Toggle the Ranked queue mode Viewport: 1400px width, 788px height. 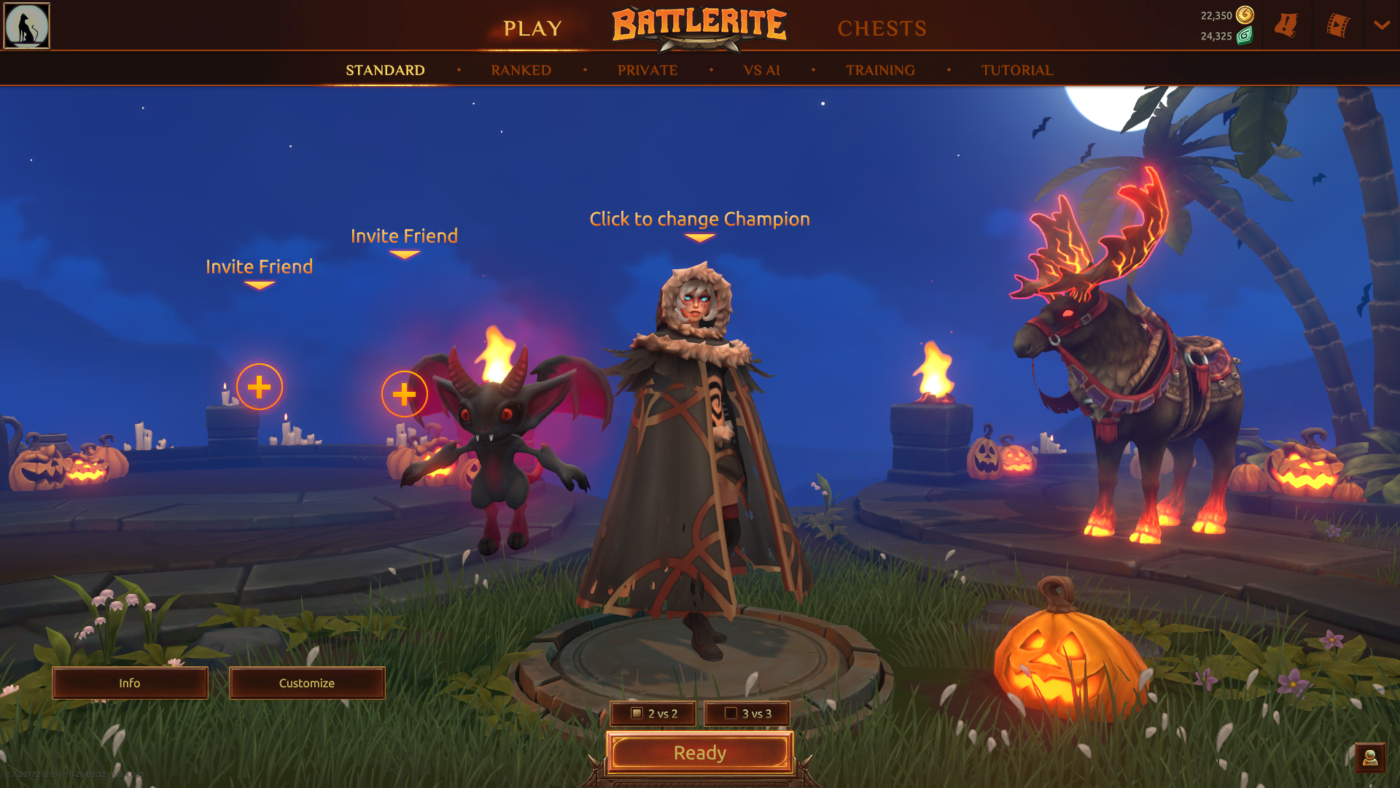(x=520, y=69)
